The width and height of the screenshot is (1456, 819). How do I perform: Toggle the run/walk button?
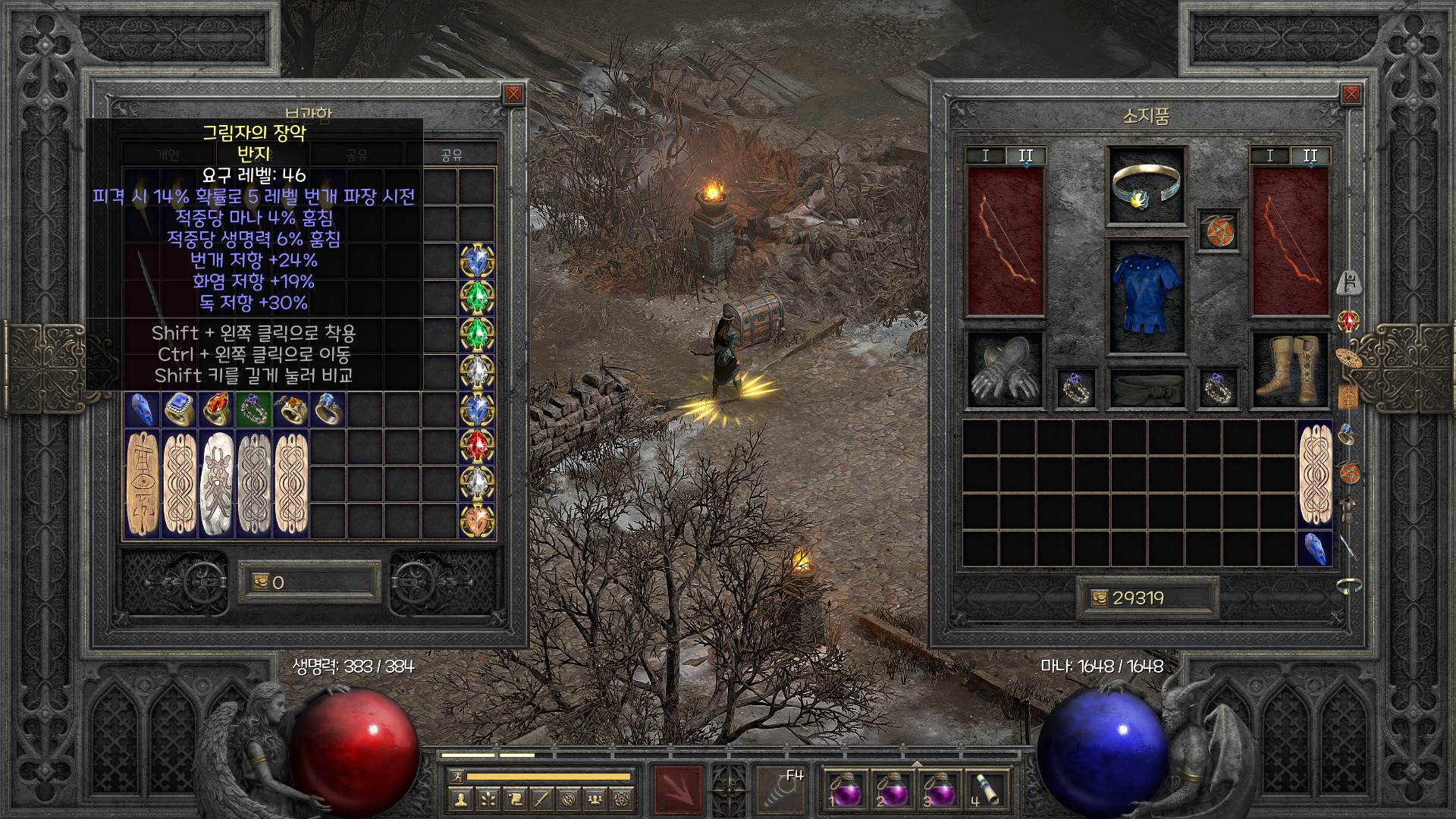point(455,777)
